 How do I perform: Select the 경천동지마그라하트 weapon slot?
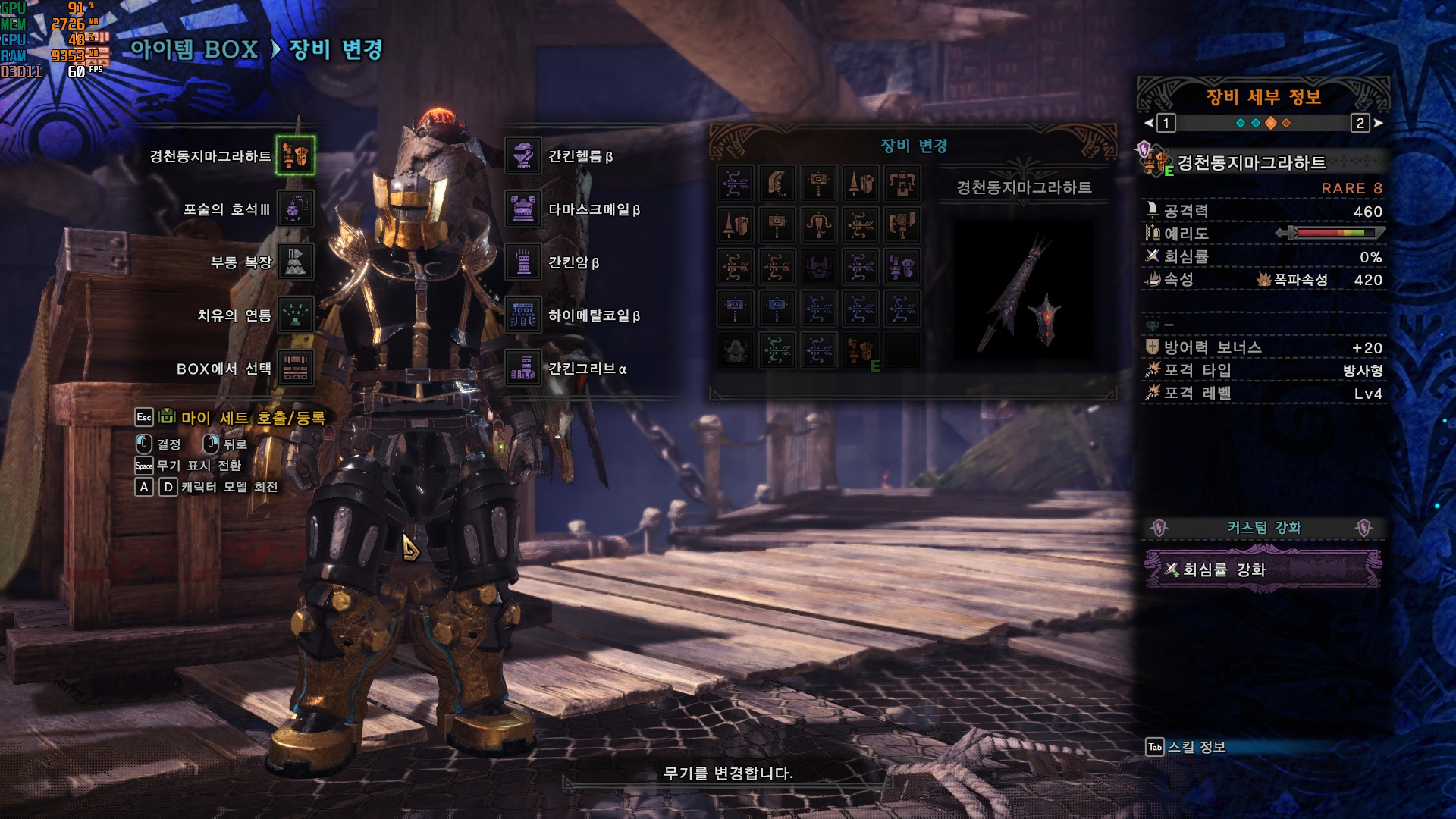click(295, 156)
